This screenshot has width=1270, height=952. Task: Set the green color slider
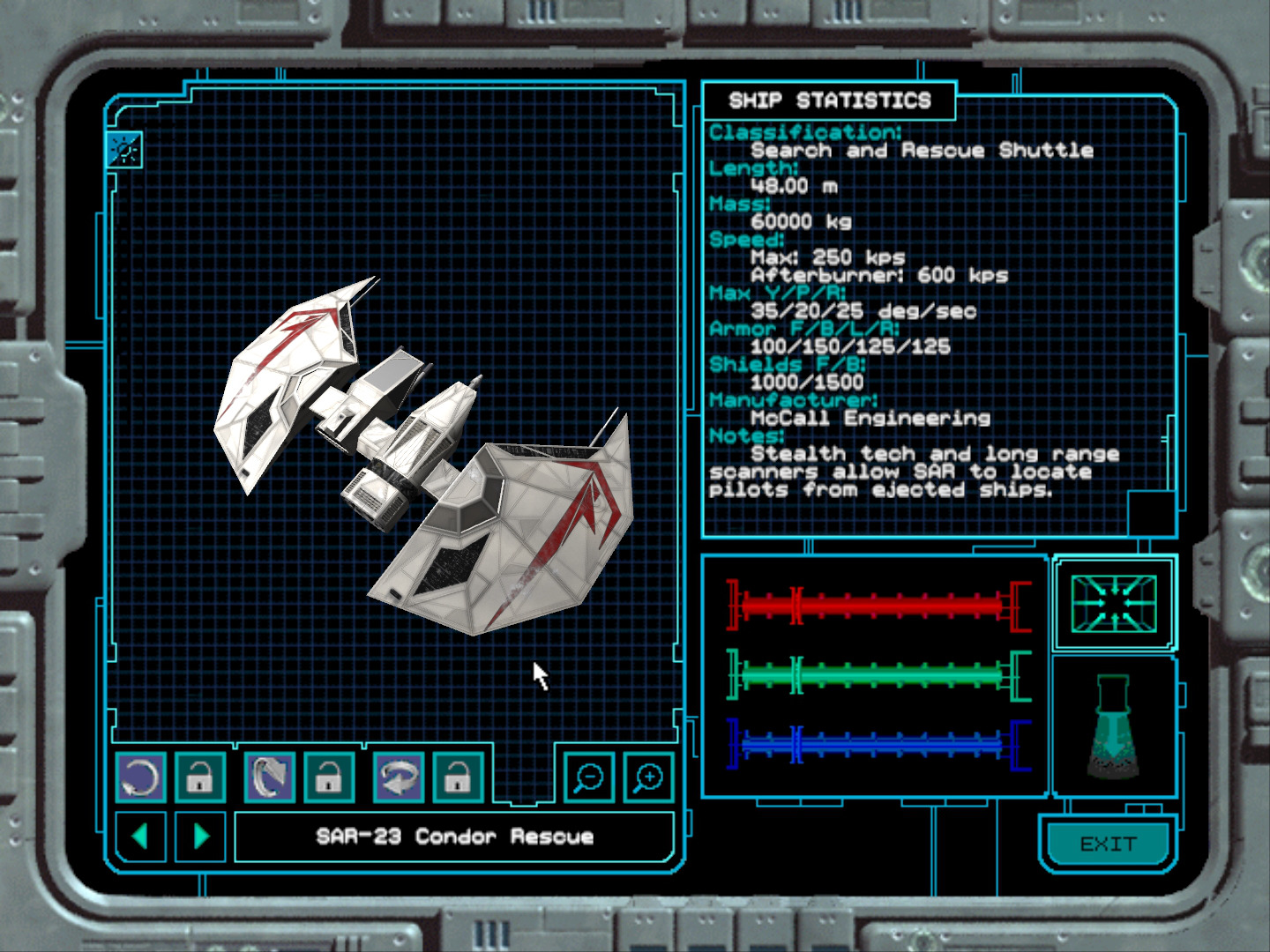[x=878, y=676]
